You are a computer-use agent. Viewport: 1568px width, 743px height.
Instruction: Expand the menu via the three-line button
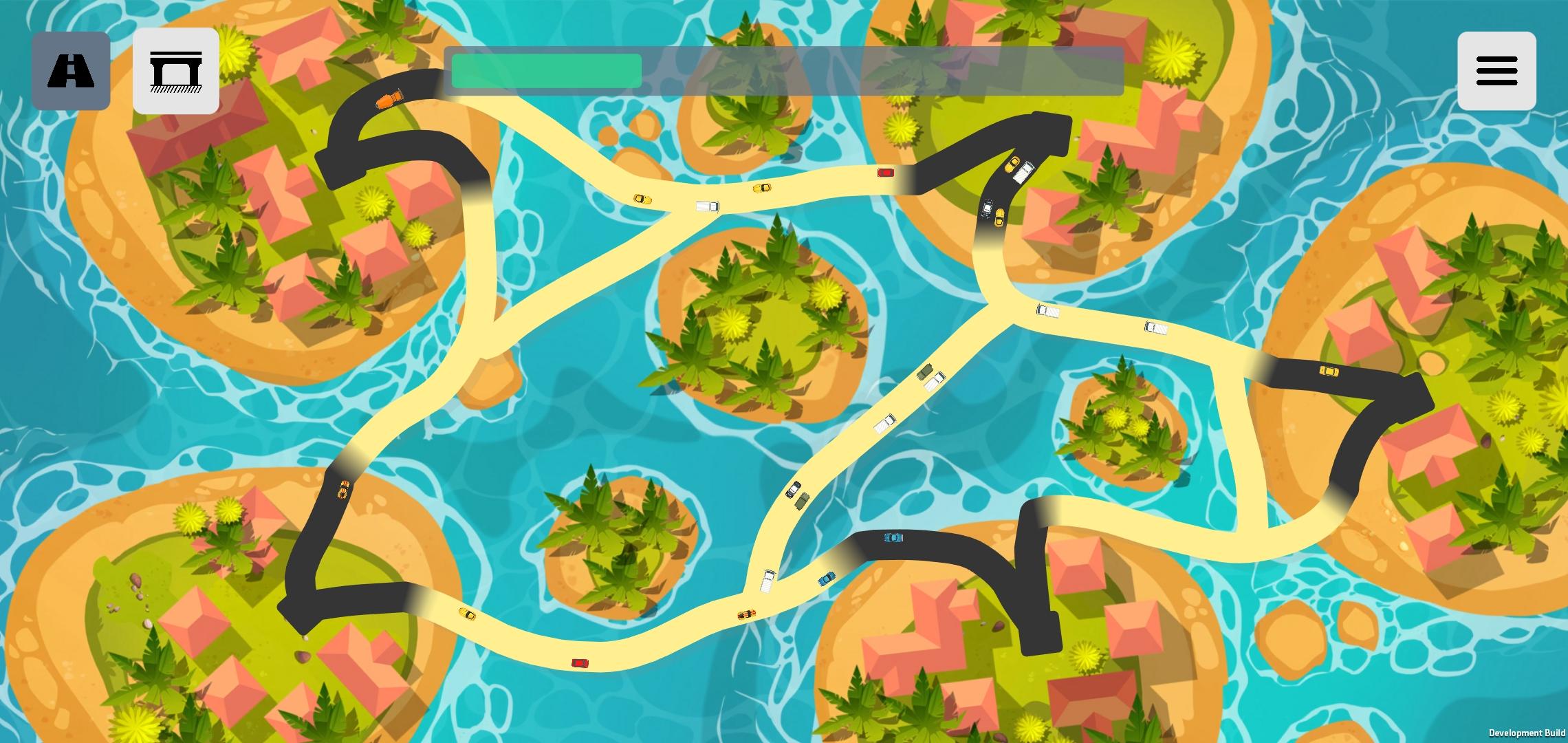tap(1496, 69)
